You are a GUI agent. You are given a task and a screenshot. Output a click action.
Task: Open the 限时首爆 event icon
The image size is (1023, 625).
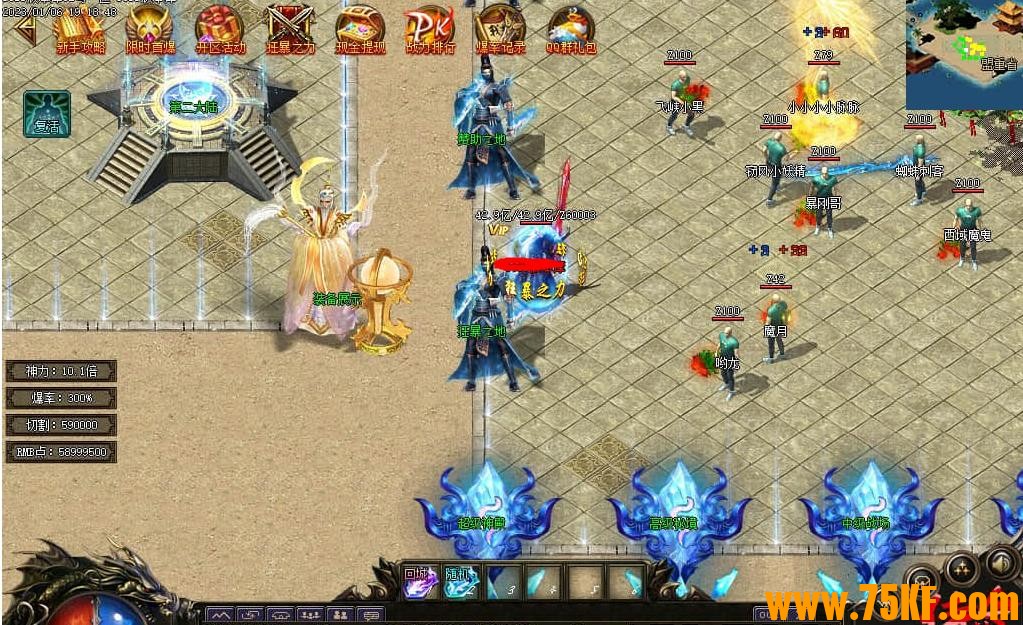tap(150, 30)
